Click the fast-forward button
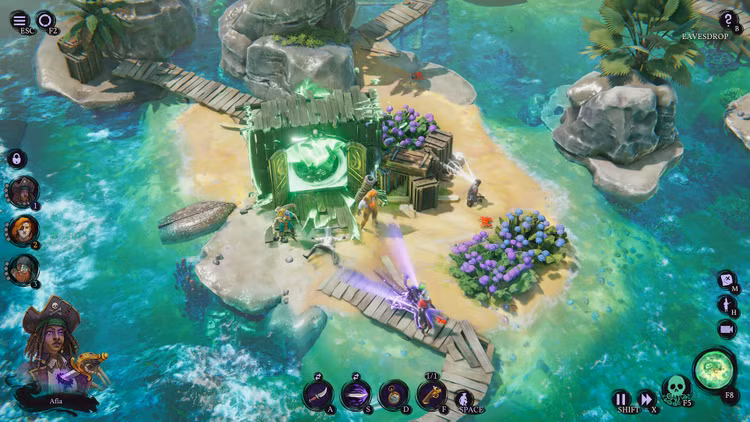The width and height of the screenshot is (750, 422). click(646, 398)
